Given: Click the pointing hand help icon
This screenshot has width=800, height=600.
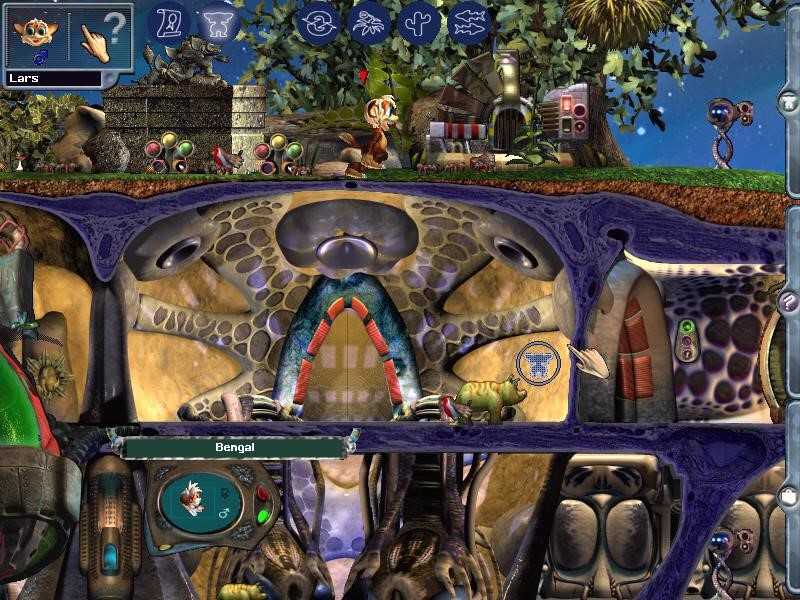Looking at the screenshot, I should (102, 38).
